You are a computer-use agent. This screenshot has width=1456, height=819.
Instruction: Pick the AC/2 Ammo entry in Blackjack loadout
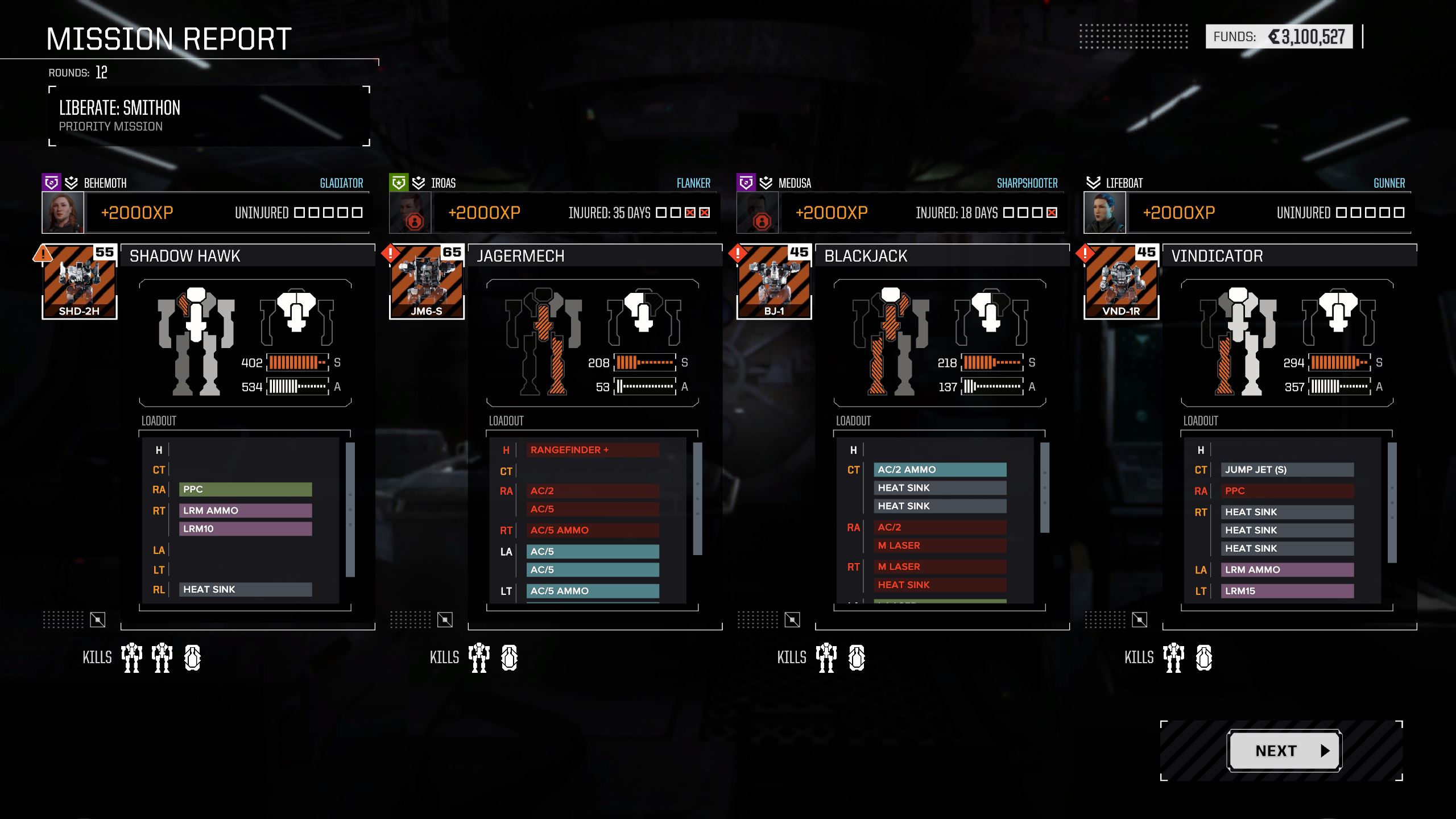(x=940, y=470)
